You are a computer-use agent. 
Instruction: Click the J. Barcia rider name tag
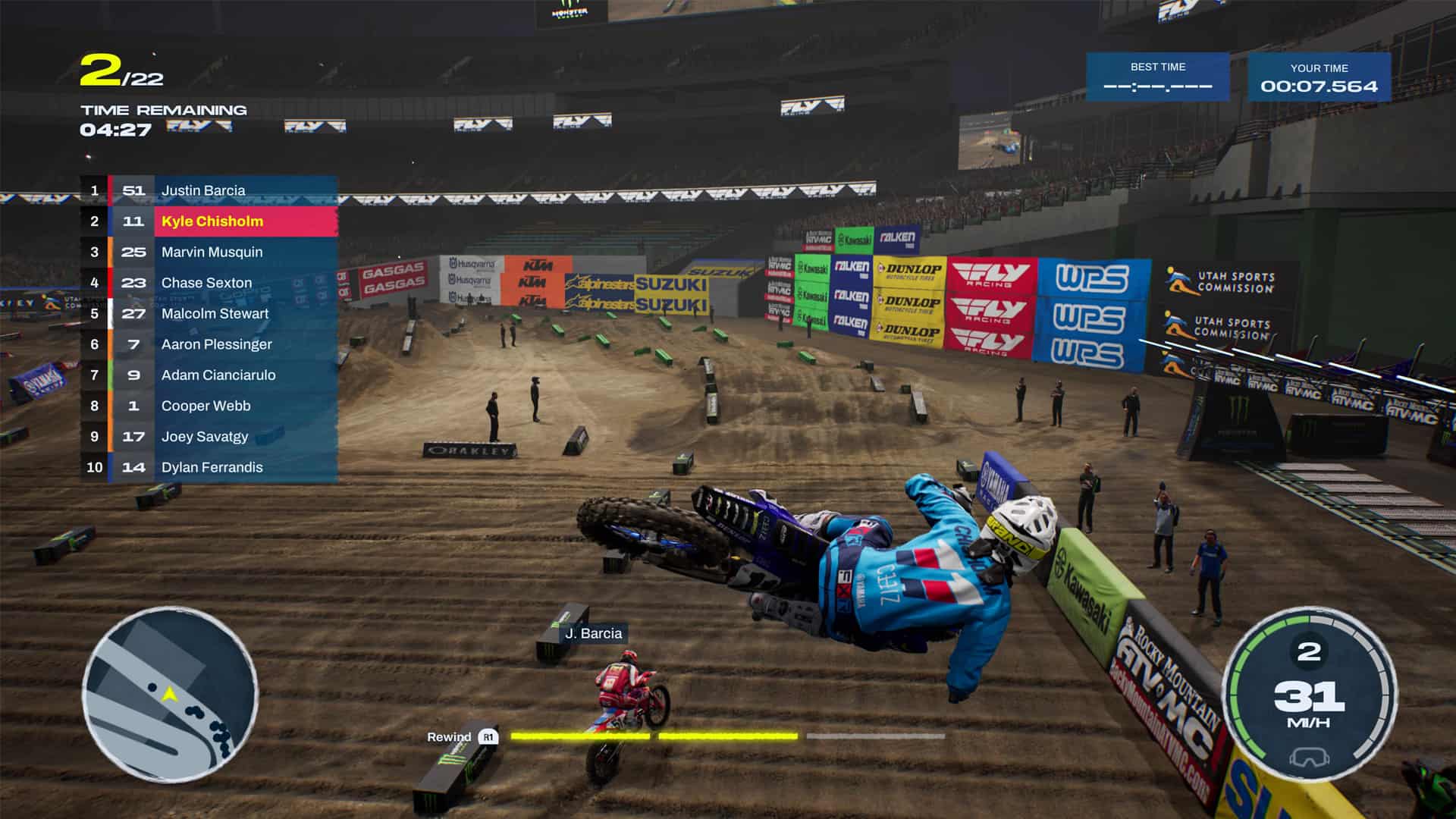click(x=595, y=632)
